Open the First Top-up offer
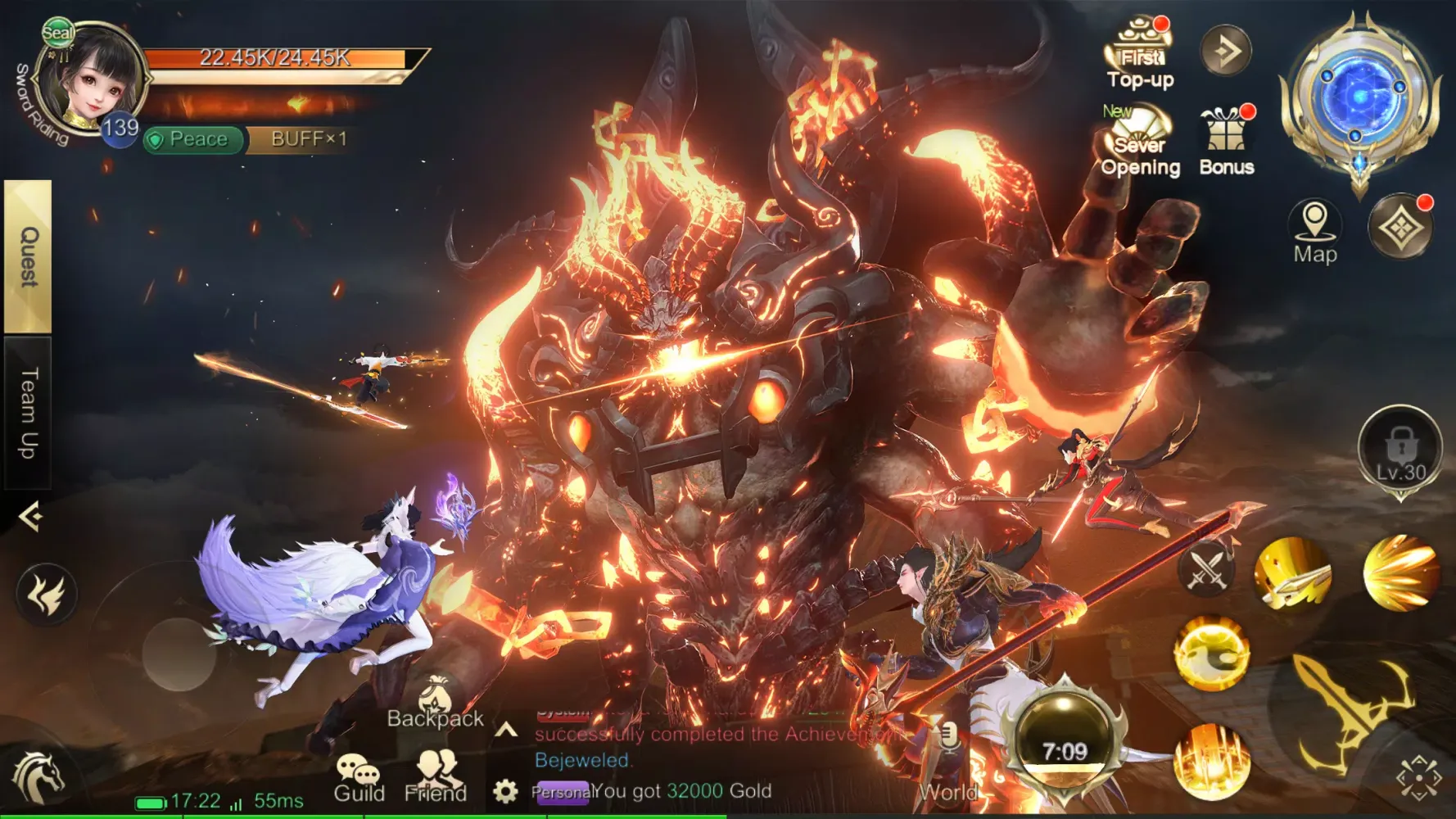1456x819 pixels. [1140, 54]
